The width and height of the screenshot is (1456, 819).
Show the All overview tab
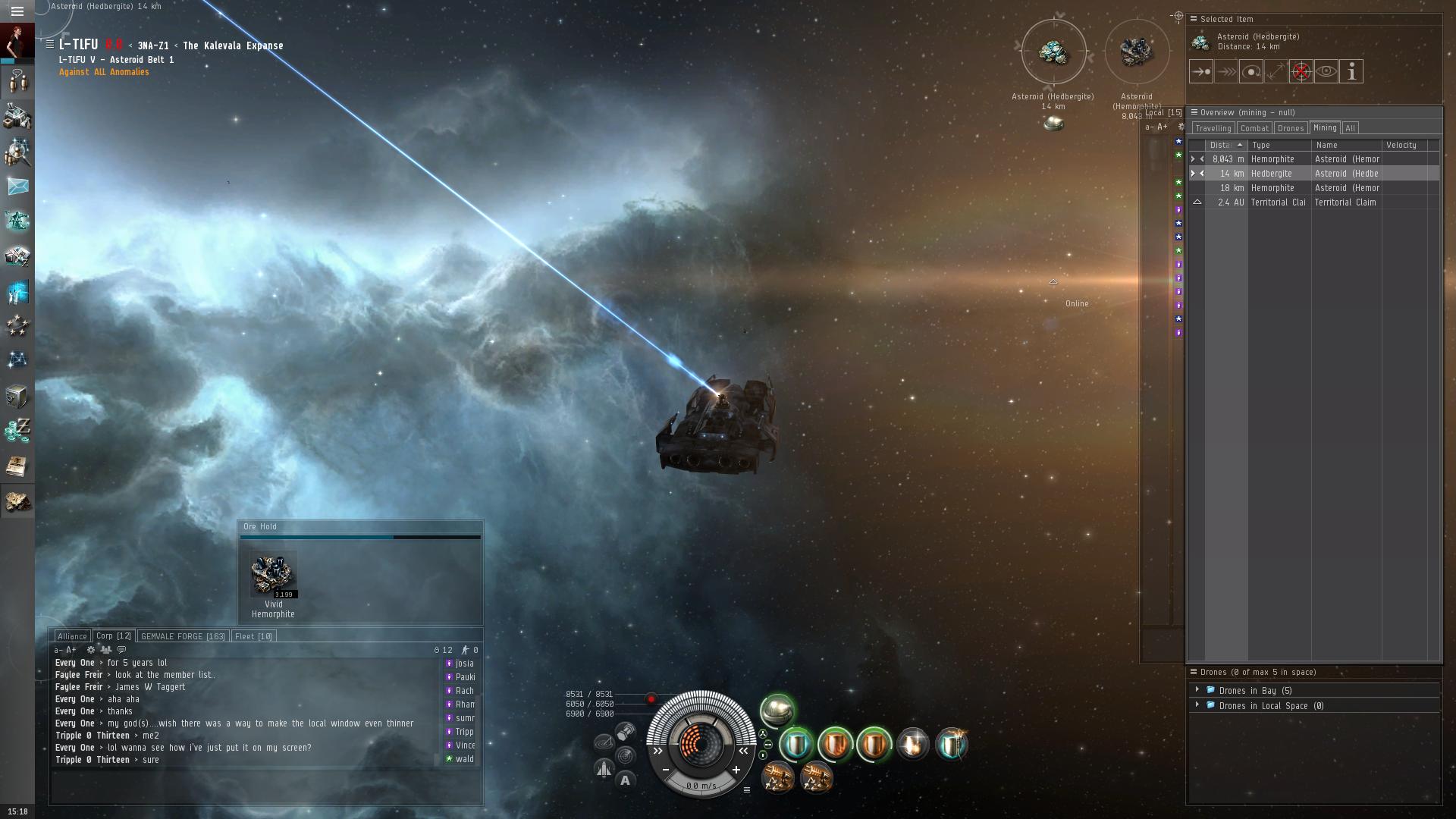tap(1350, 128)
